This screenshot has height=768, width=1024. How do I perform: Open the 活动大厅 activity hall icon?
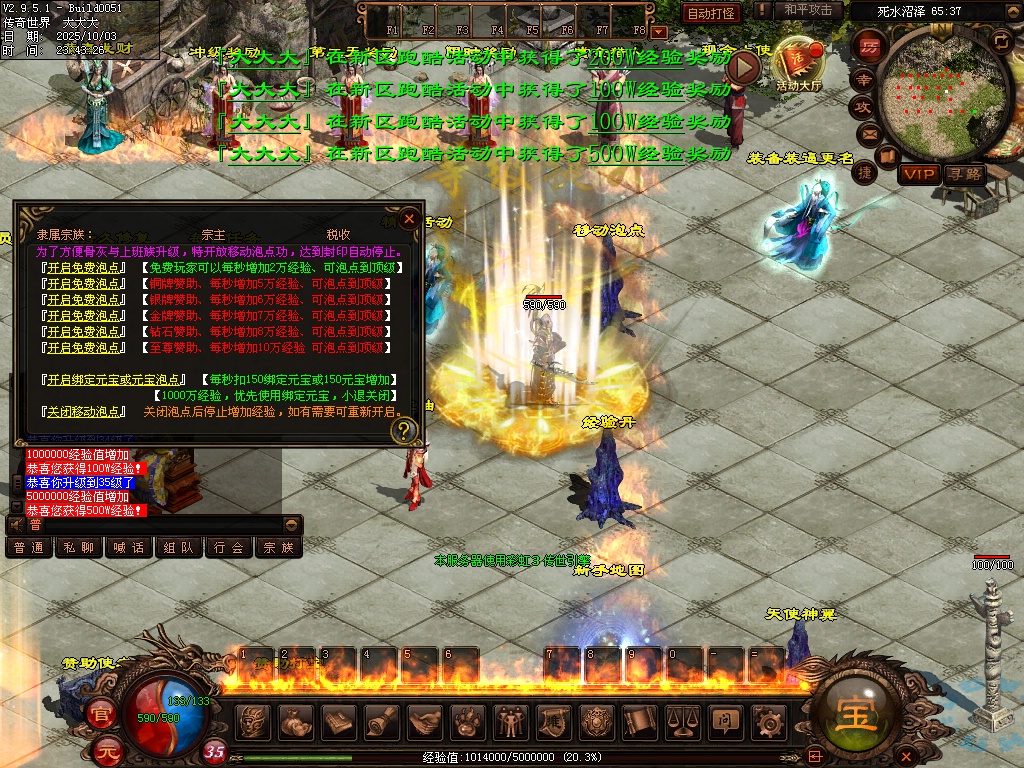click(797, 62)
